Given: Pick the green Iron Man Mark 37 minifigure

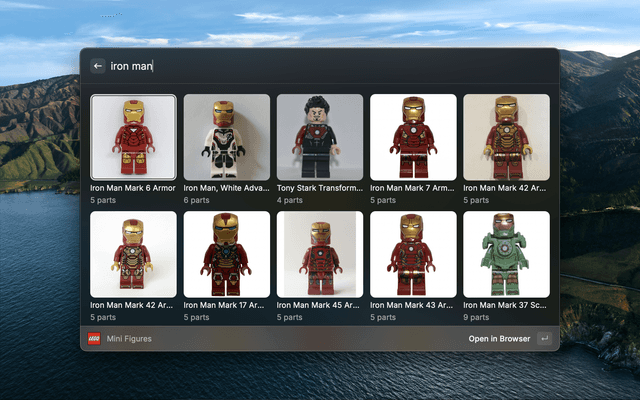Looking at the screenshot, I should [x=506, y=254].
